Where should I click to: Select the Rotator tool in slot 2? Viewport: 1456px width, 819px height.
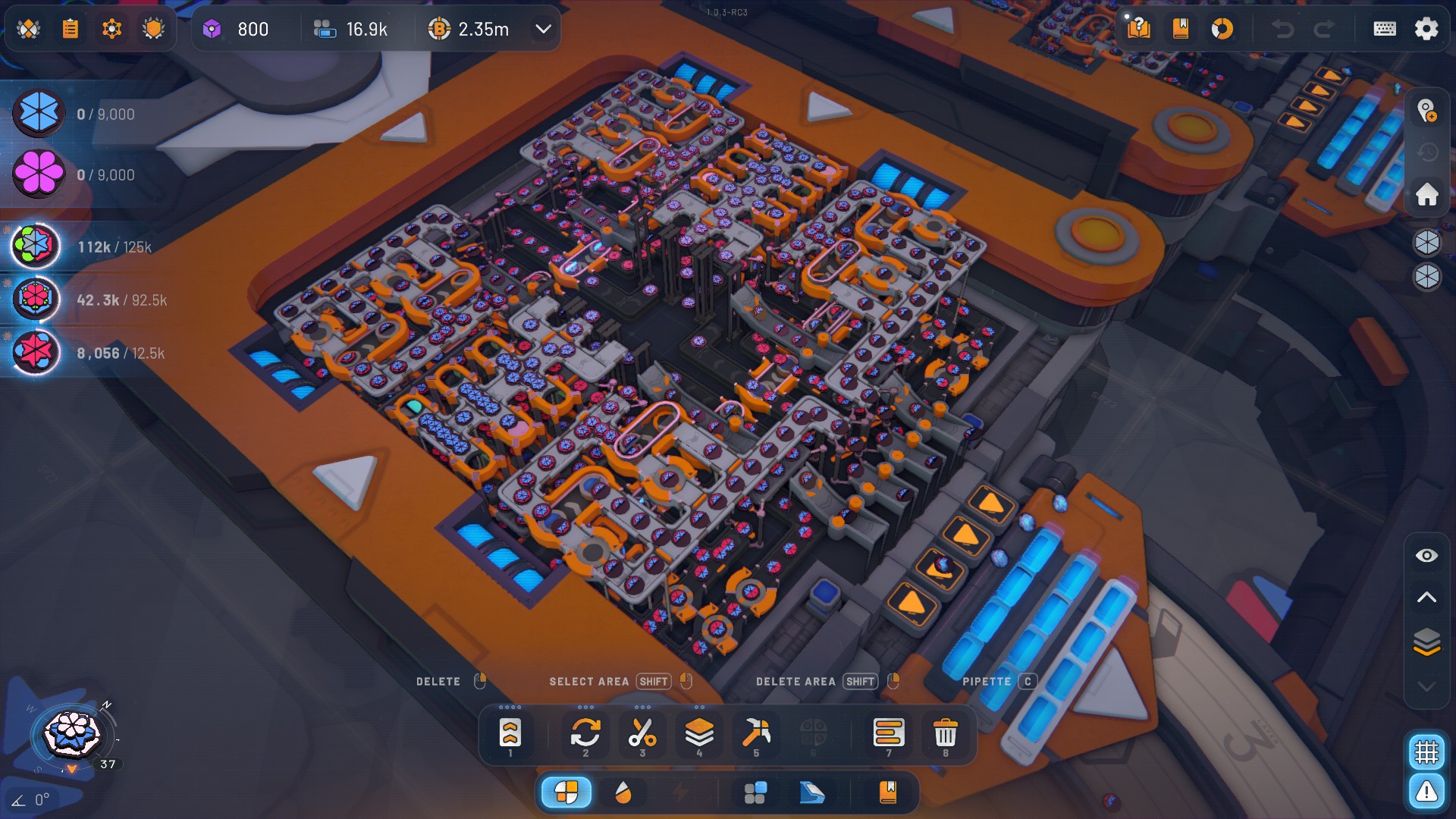pyautogui.click(x=585, y=734)
